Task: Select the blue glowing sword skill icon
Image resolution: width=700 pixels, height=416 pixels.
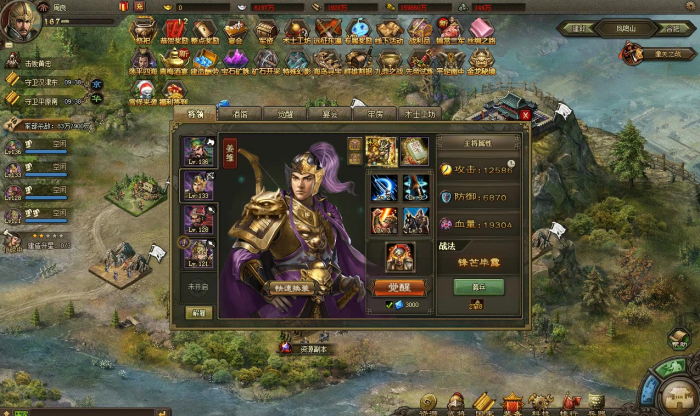Action: [x=381, y=188]
